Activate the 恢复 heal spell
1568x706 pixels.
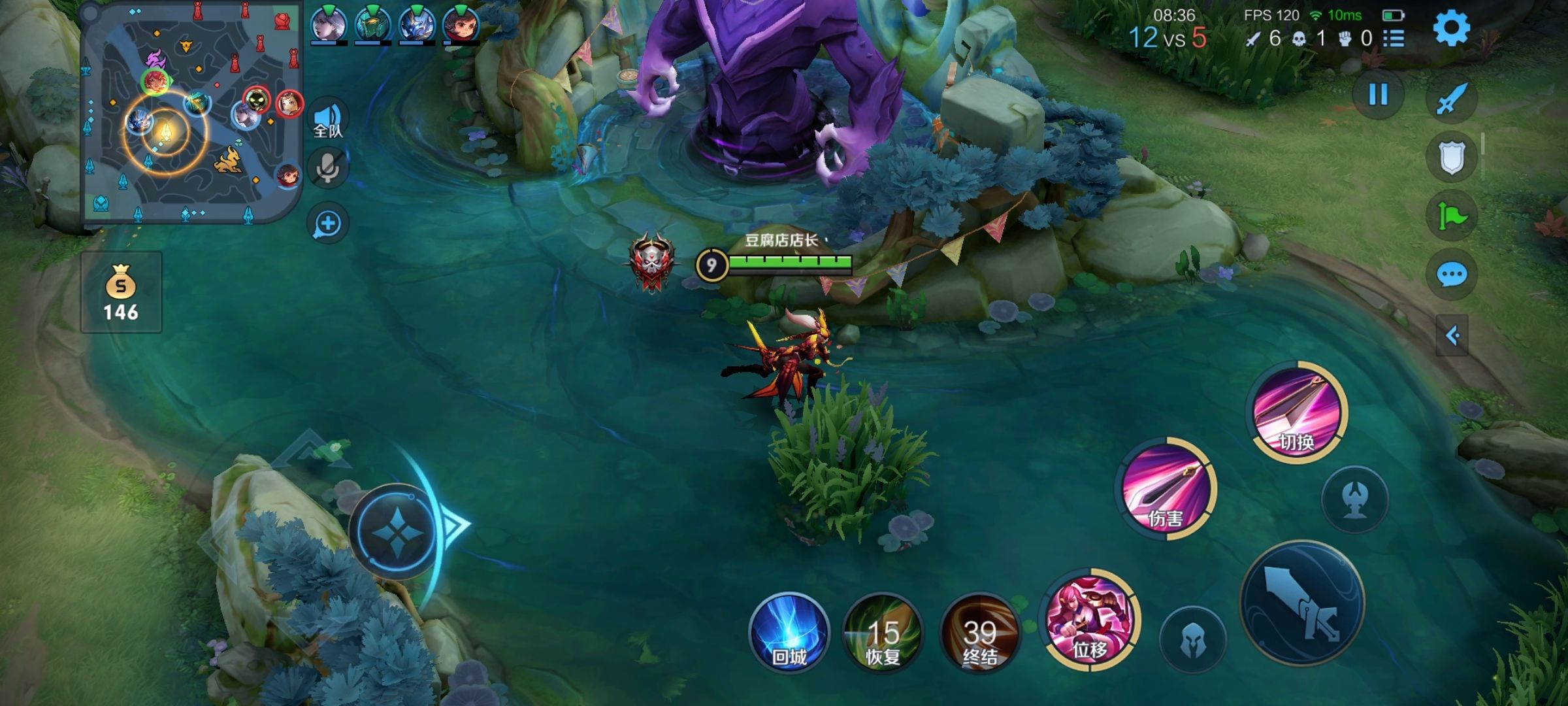pos(883,633)
